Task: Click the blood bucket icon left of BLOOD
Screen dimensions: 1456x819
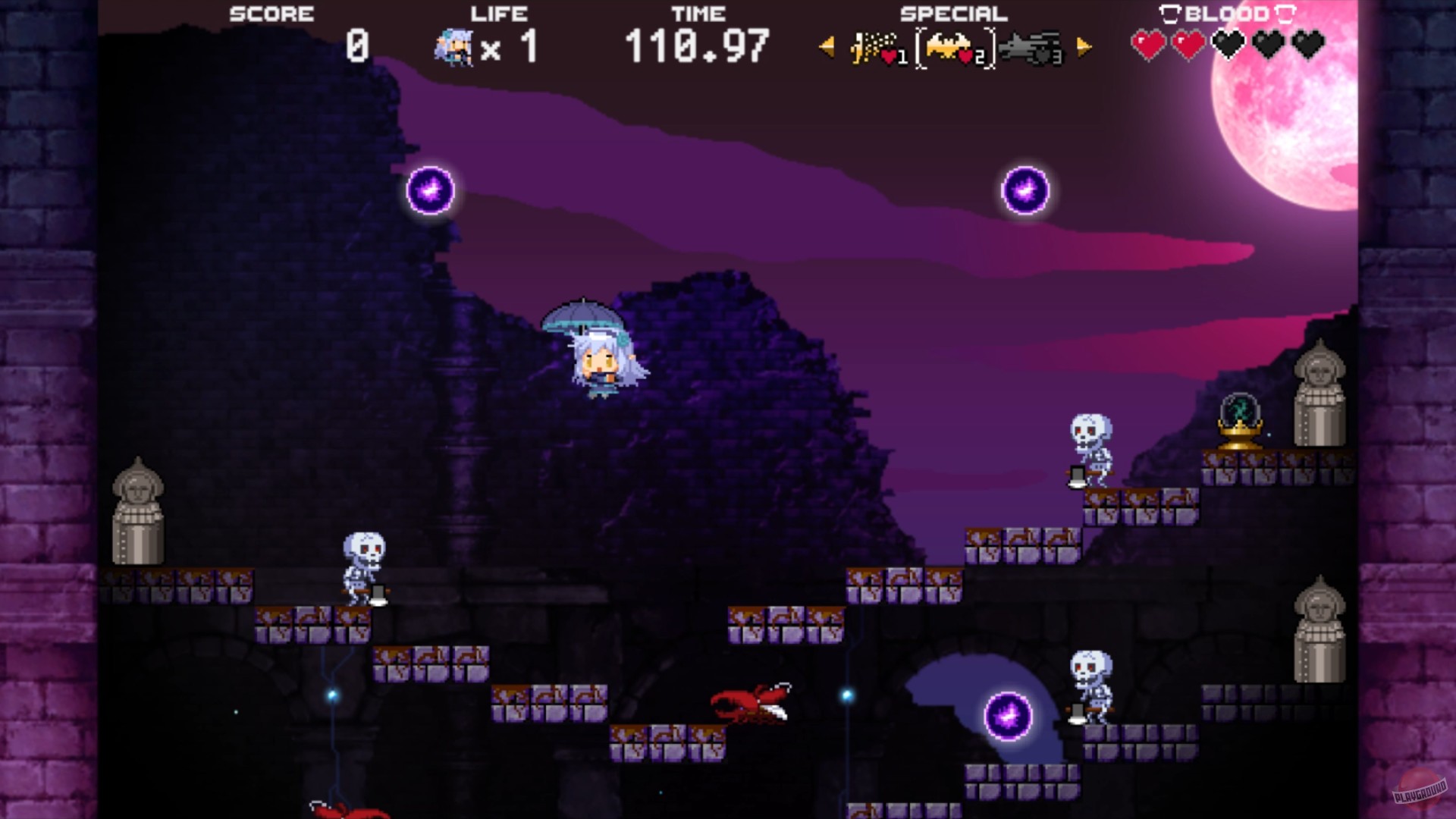Action: click(x=1169, y=14)
